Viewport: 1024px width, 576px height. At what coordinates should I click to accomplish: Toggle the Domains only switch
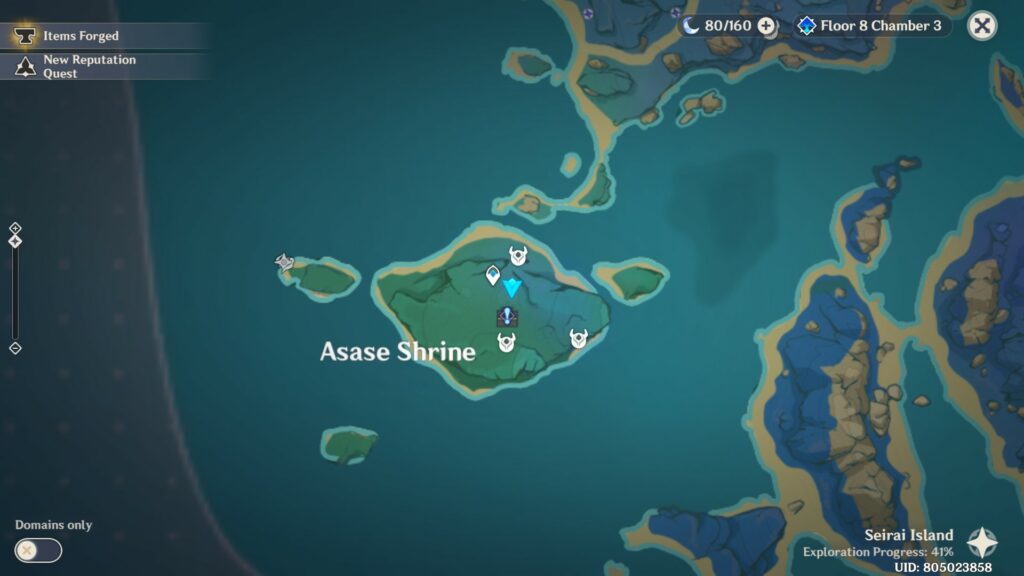click(38, 550)
